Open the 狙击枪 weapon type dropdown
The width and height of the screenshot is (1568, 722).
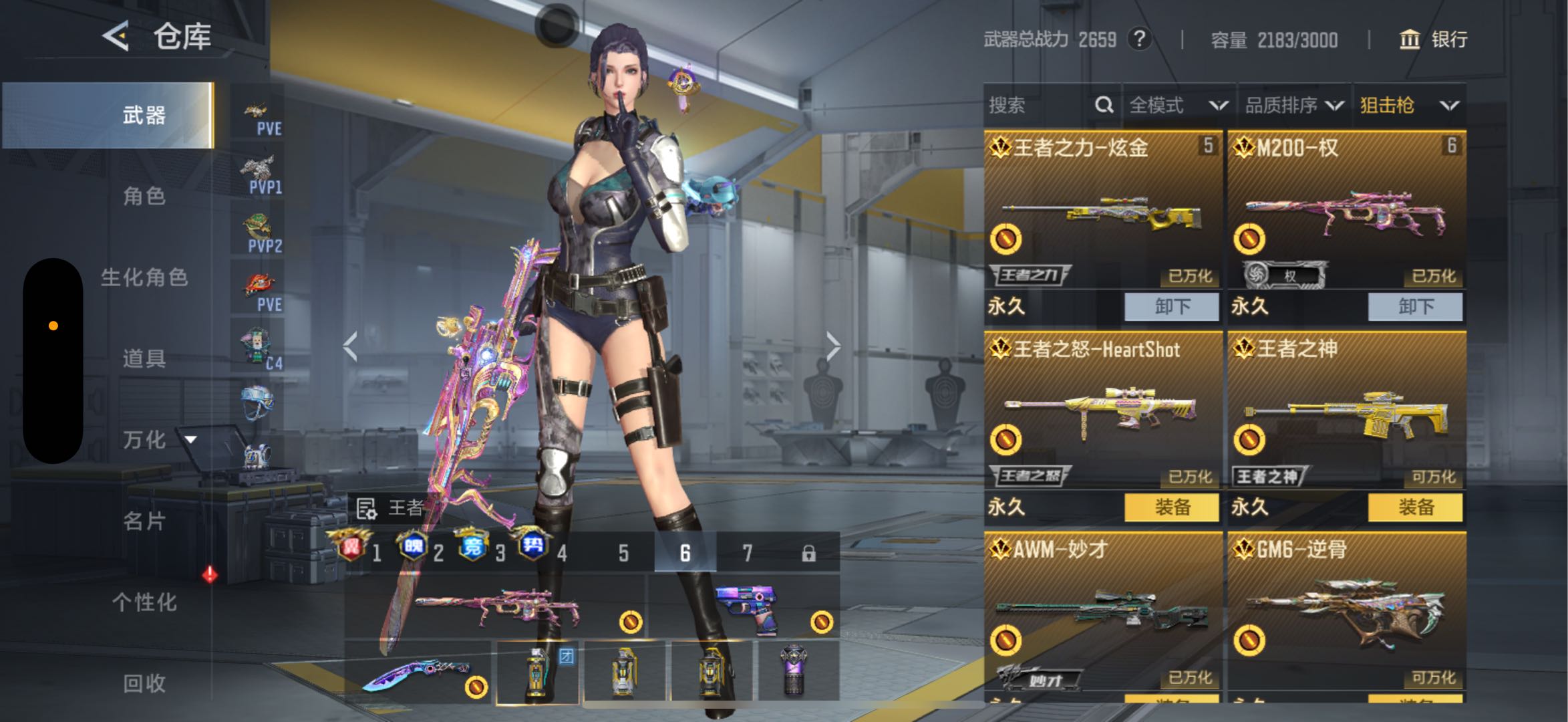coord(1408,105)
